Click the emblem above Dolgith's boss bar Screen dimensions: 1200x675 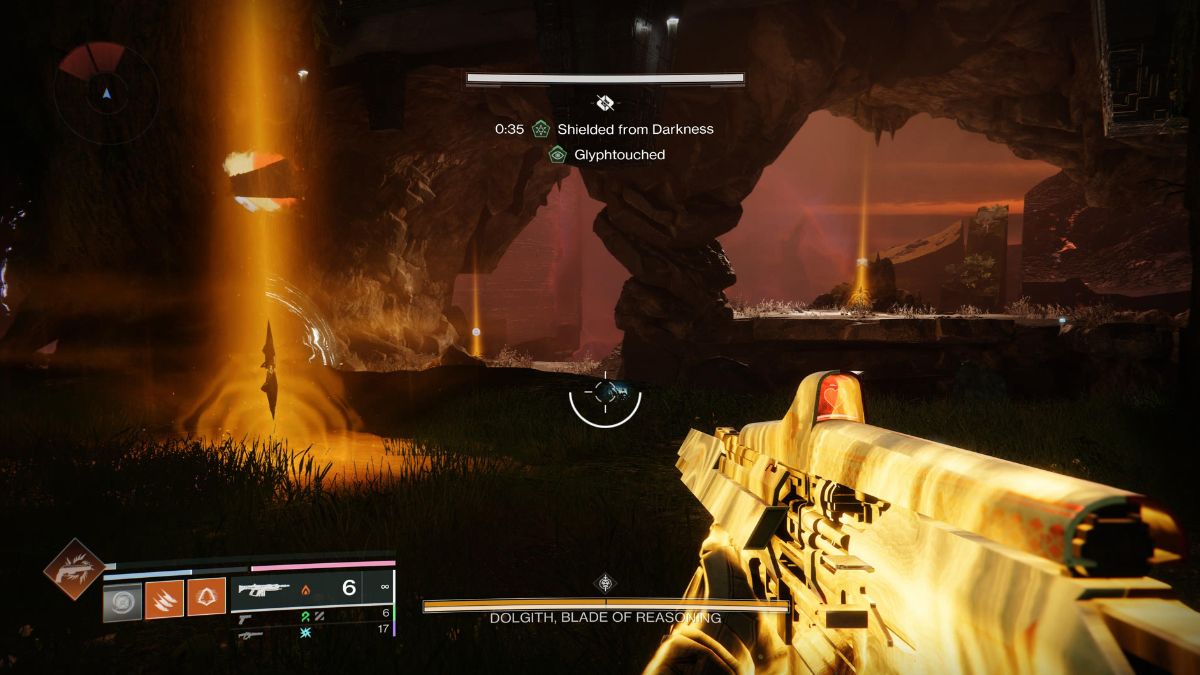605,583
